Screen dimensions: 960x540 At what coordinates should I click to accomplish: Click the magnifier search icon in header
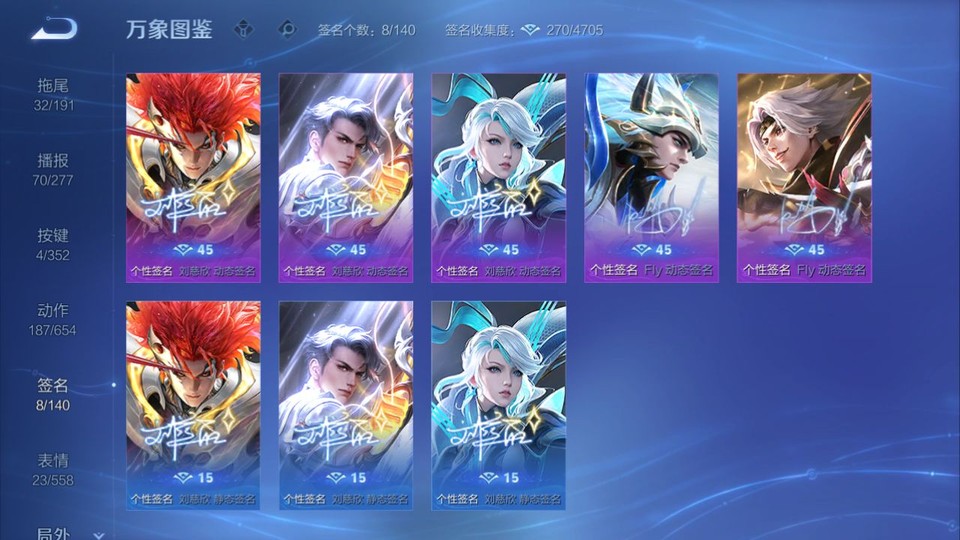tap(287, 29)
